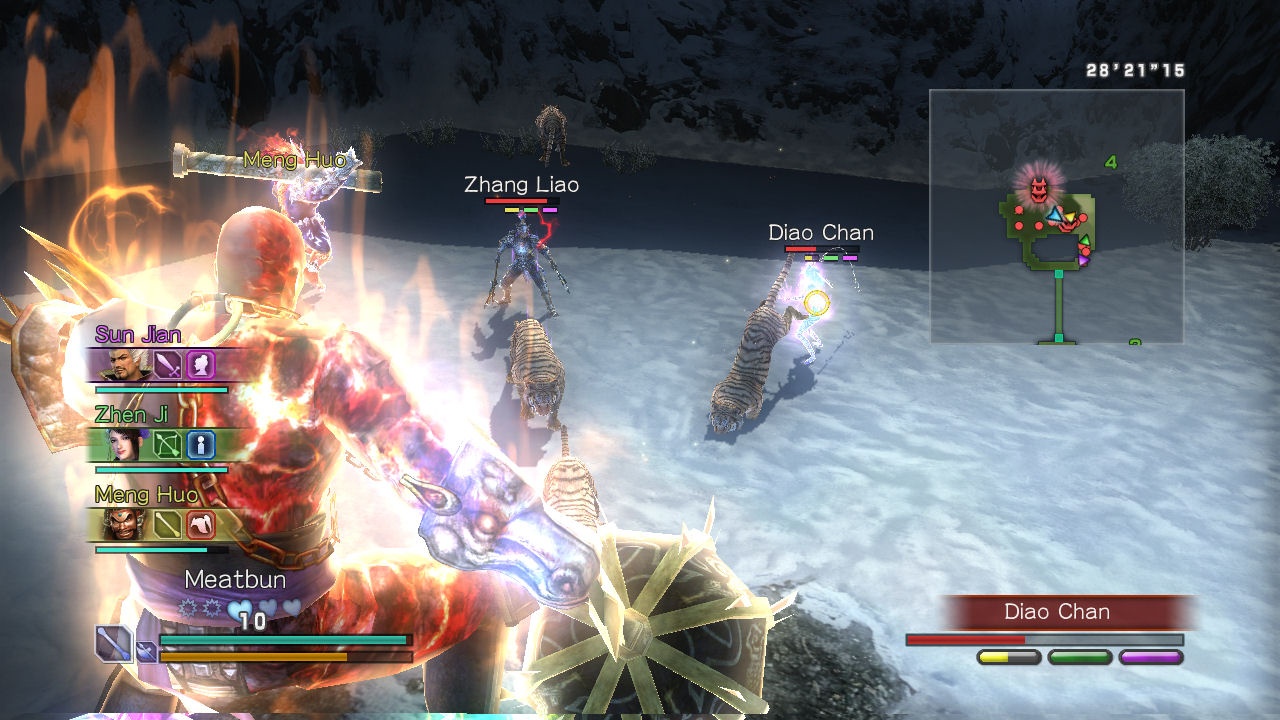The image size is (1280, 720).
Task: Click the purple sword icon beside Sun Jian
Action: pos(166,365)
